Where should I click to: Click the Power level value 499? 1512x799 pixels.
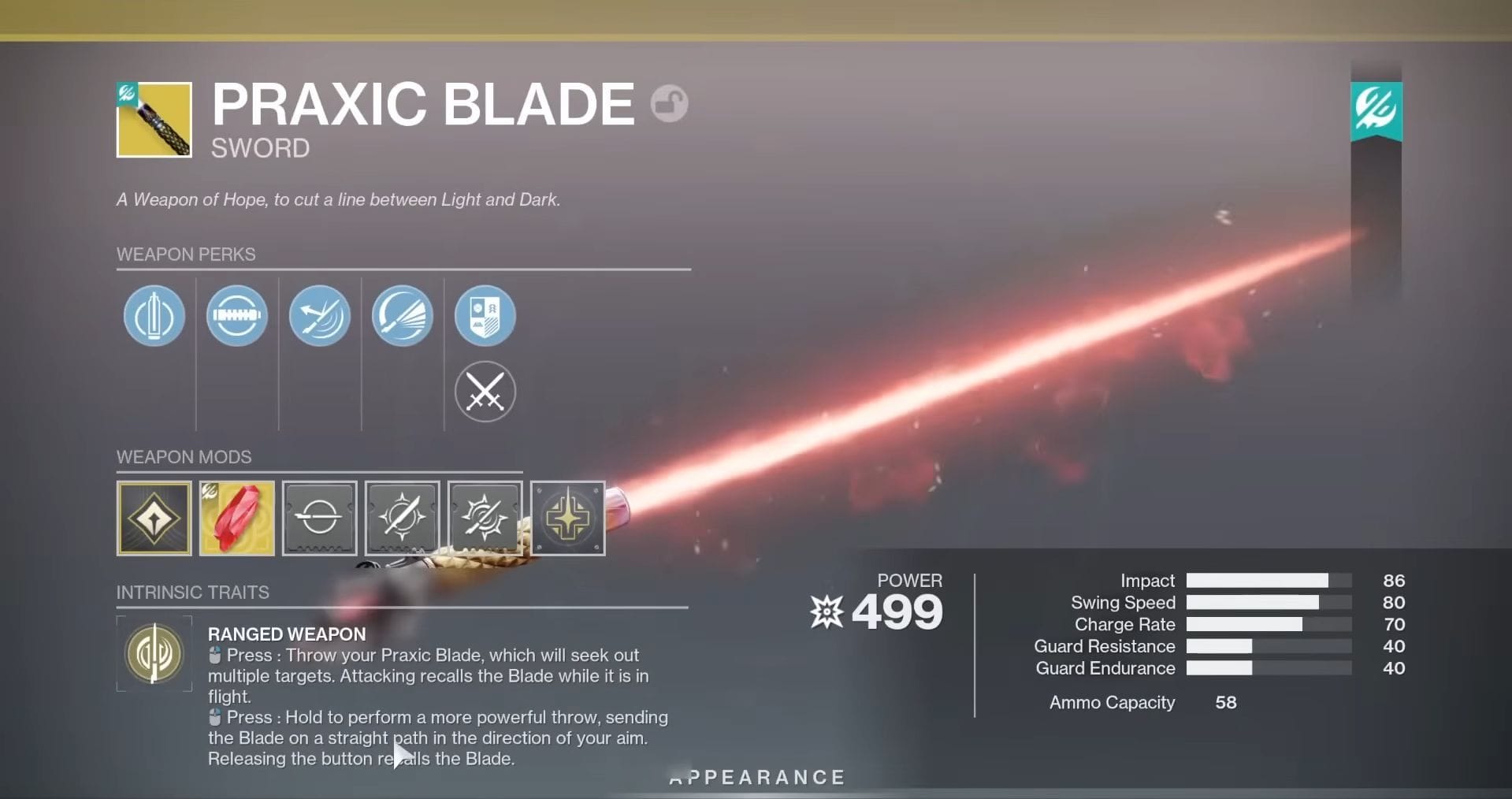(x=898, y=611)
